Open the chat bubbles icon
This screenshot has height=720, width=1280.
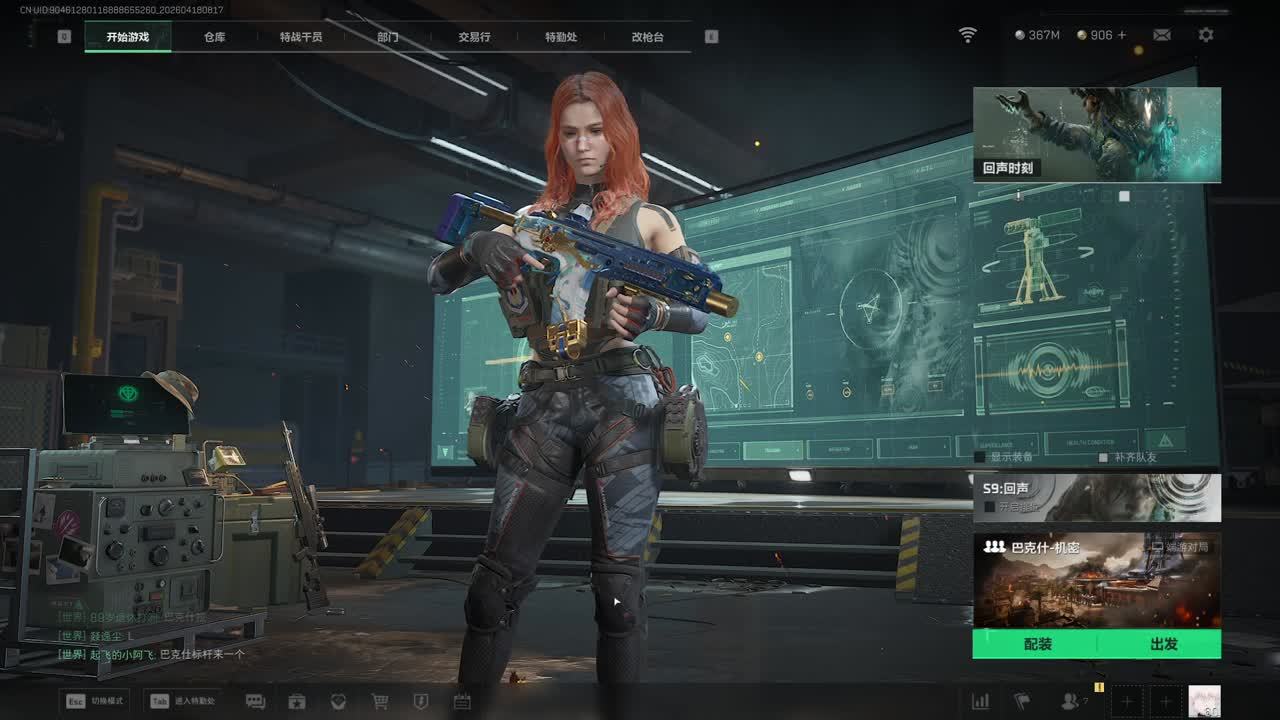tap(255, 701)
